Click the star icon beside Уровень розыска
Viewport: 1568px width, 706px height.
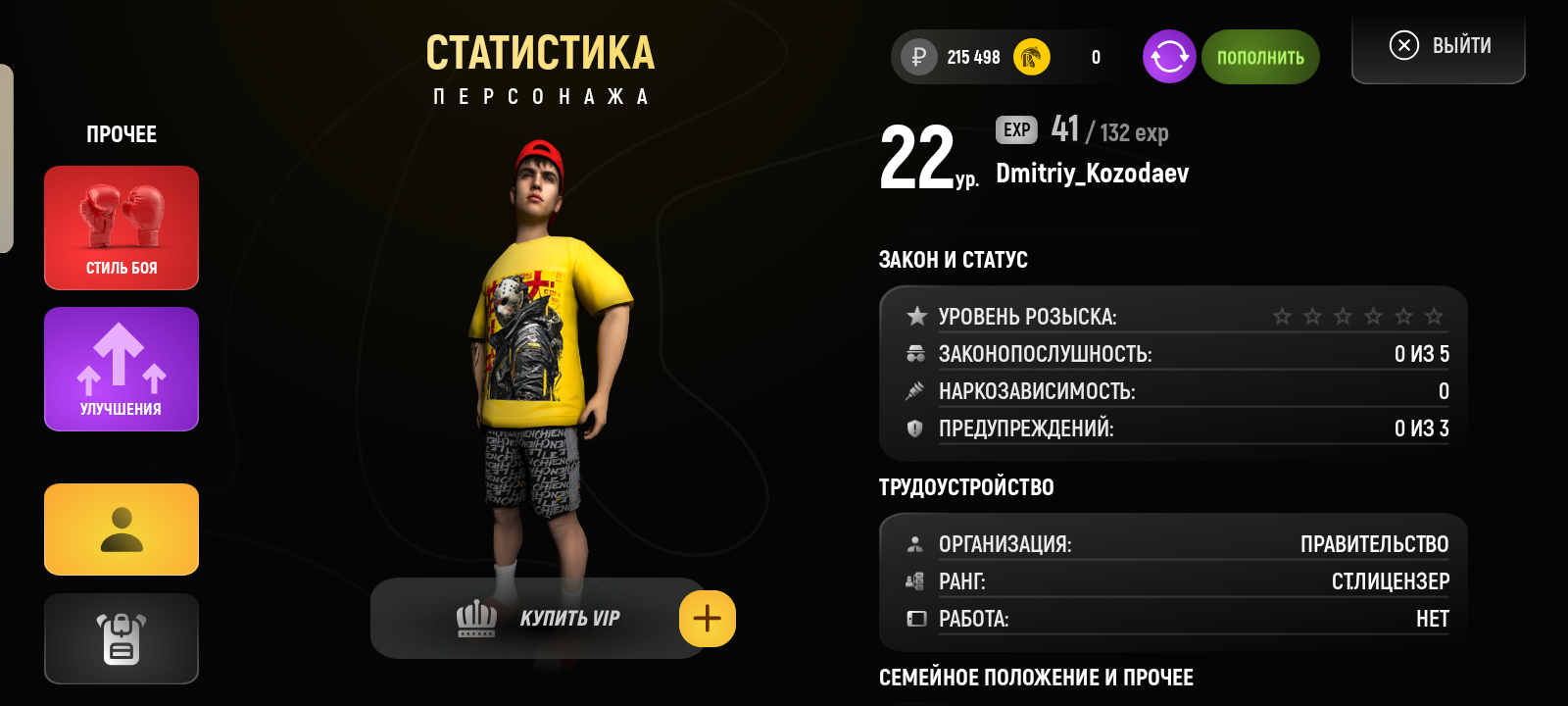point(917,316)
